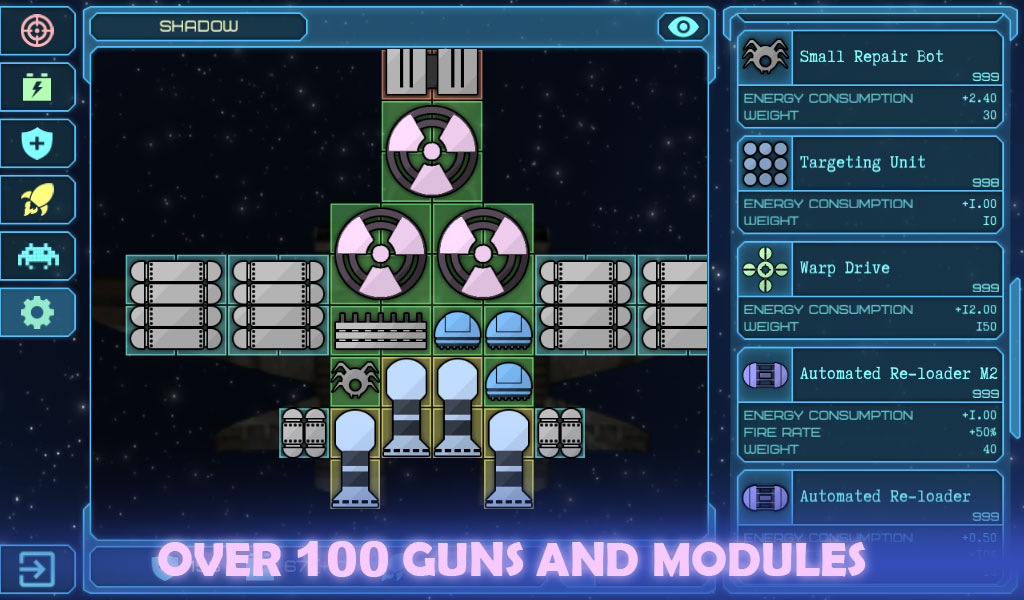Select the shield defense category tab
Viewport: 1024px width, 600px height.
point(38,143)
